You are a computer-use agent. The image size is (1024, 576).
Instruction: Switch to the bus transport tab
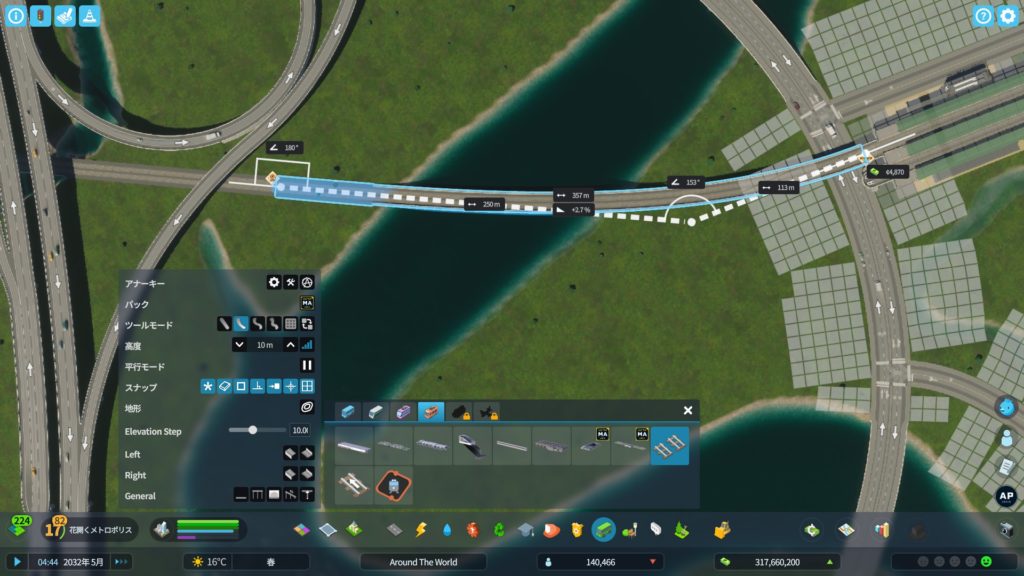coord(347,411)
